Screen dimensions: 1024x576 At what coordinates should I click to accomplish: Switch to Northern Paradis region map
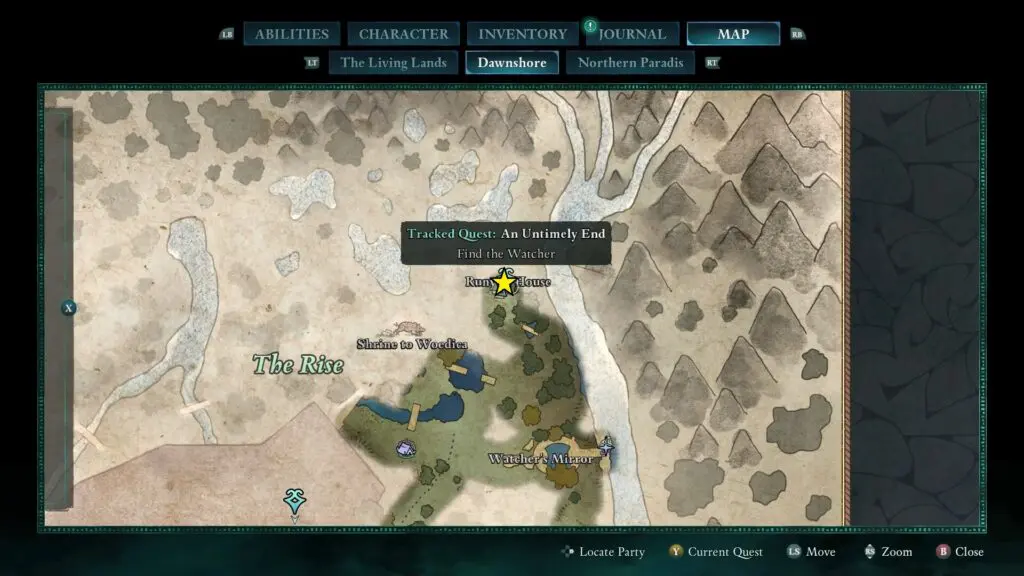(631, 63)
